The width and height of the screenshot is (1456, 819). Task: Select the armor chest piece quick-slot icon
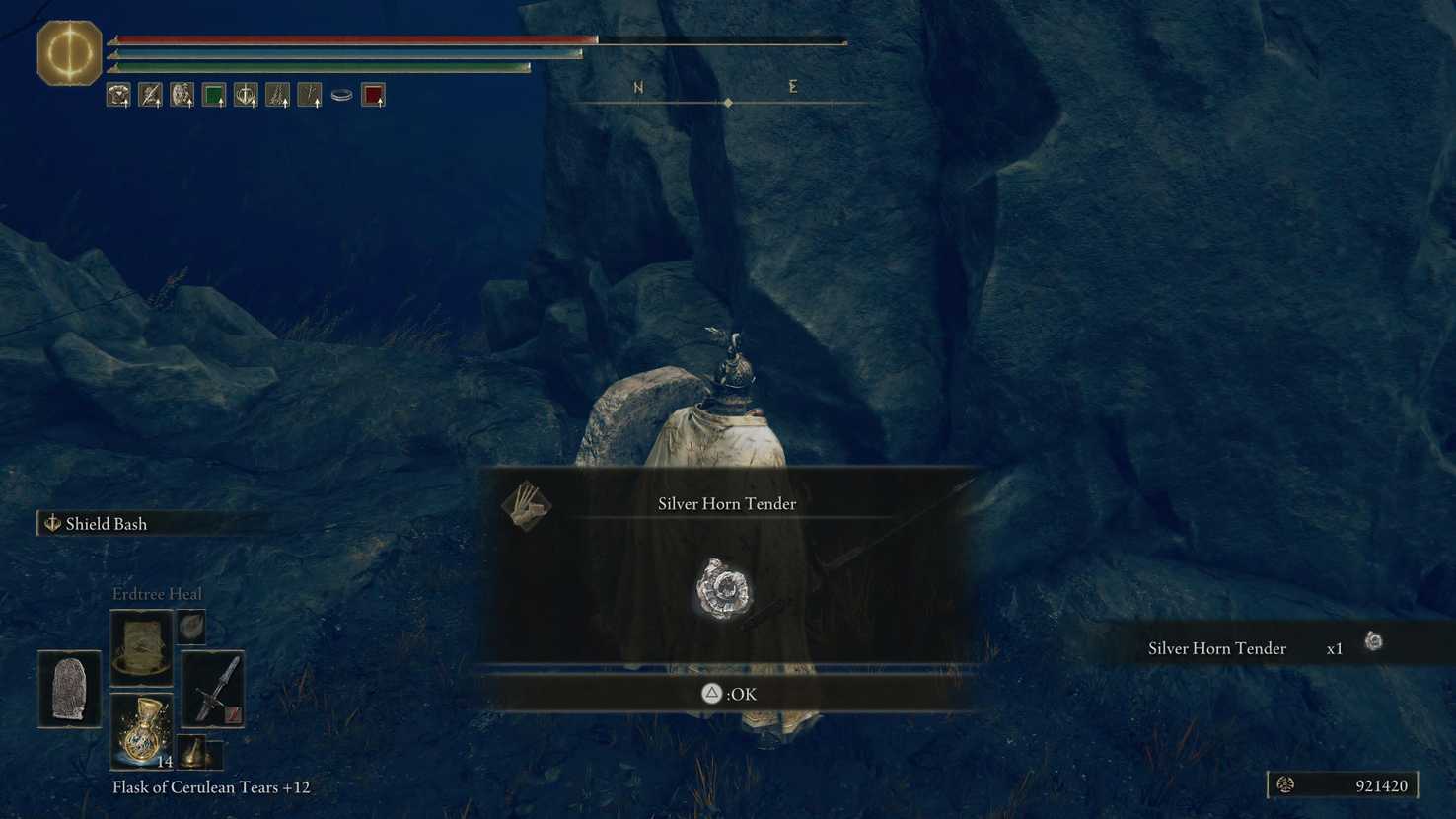pyautogui.click(x=117, y=94)
